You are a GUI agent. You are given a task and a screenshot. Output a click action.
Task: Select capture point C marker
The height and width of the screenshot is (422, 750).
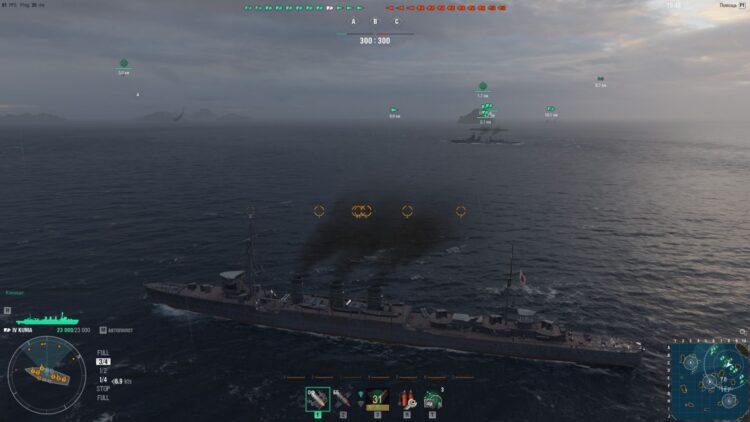click(x=396, y=21)
